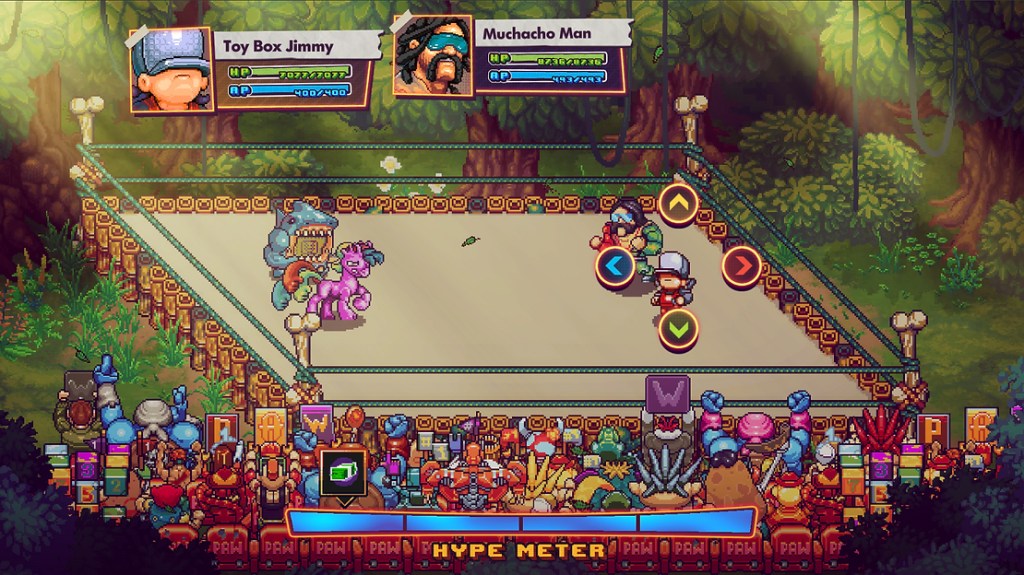Screen dimensions: 1024x575
Task: Pick the green down arrow command
Action: coord(678,328)
